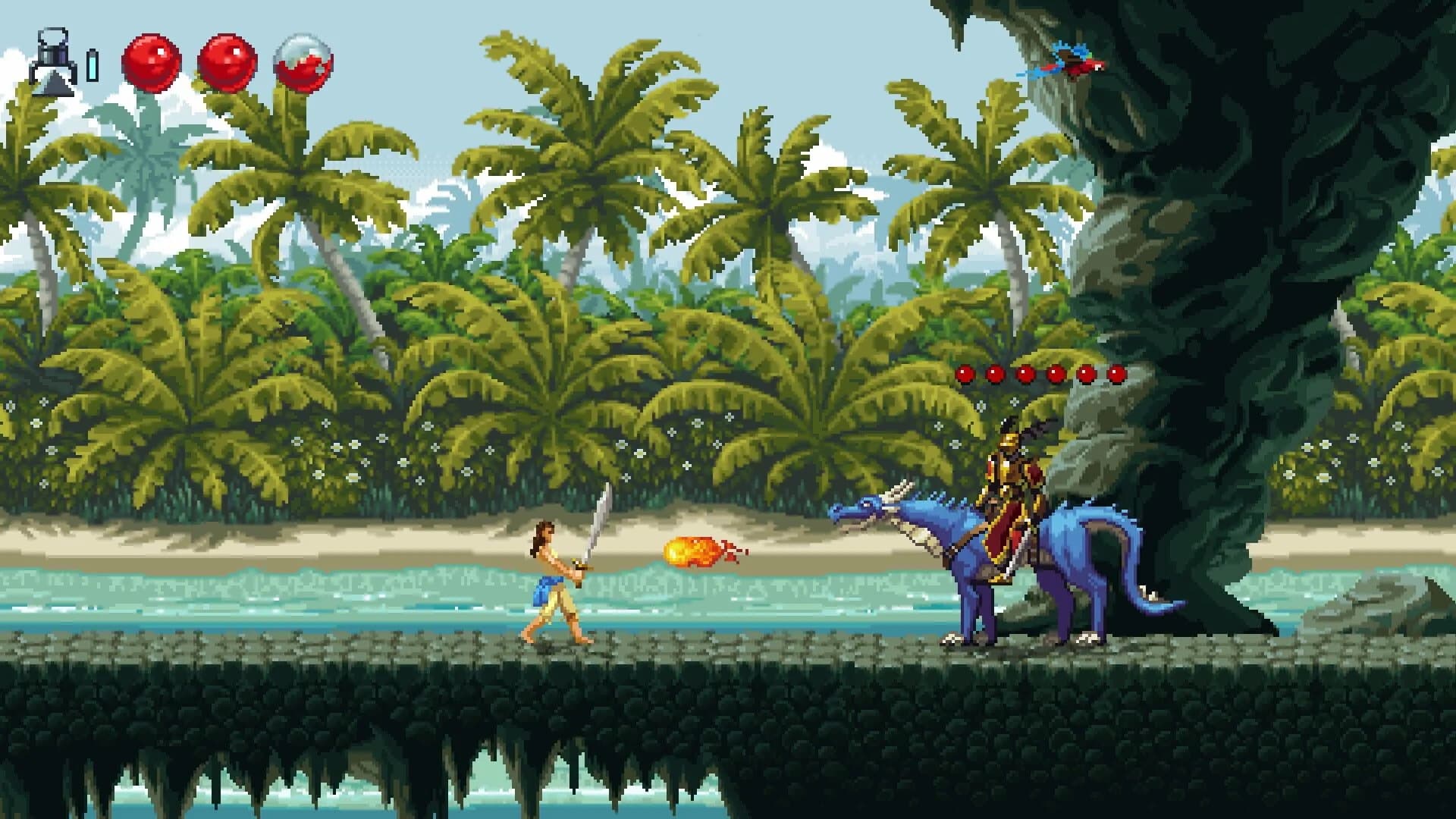Click the dragon's white horns
The height and width of the screenshot is (819, 1456).
(x=902, y=493)
